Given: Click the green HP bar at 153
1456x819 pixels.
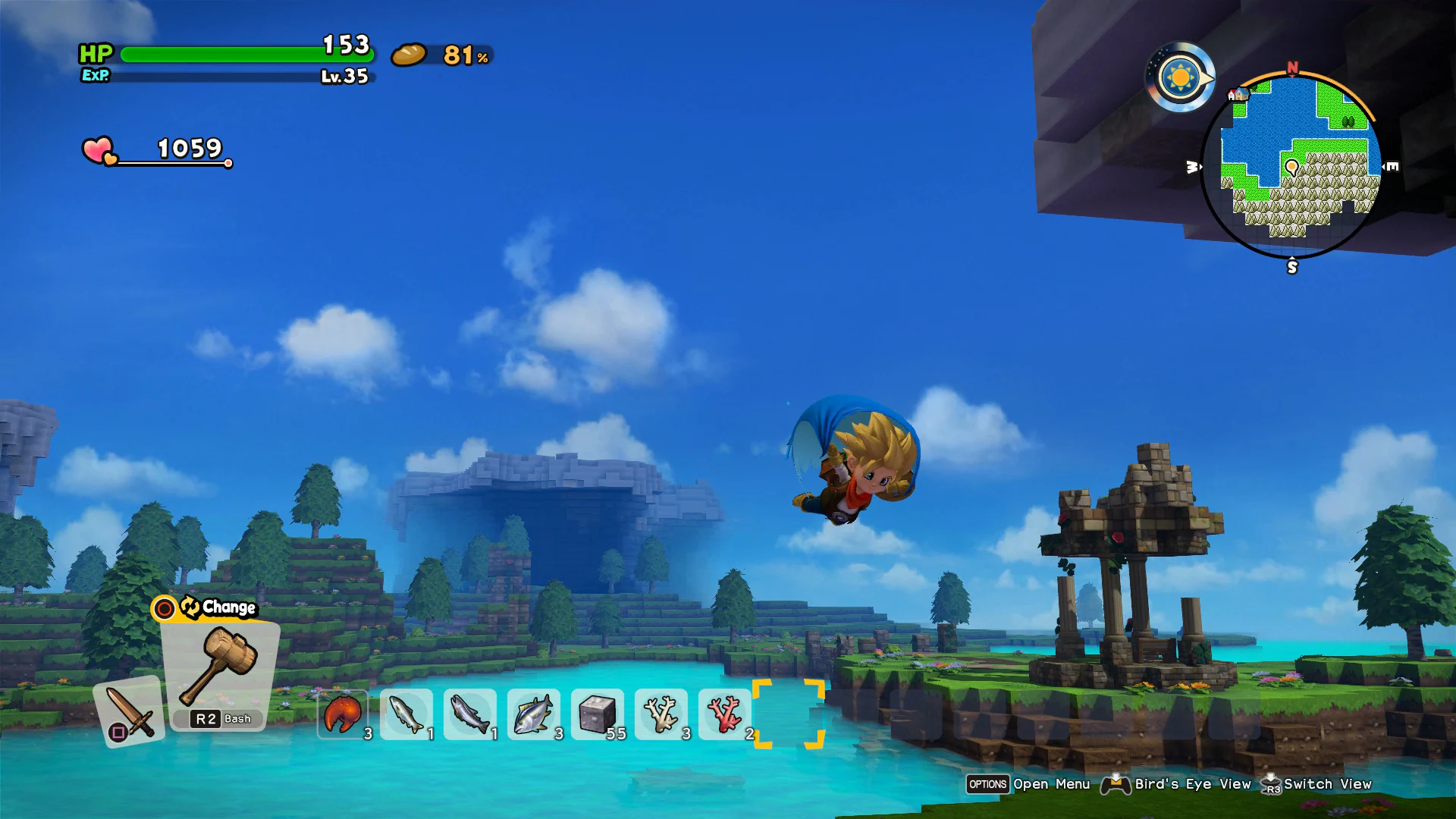Looking at the screenshot, I should coord(227,55).
